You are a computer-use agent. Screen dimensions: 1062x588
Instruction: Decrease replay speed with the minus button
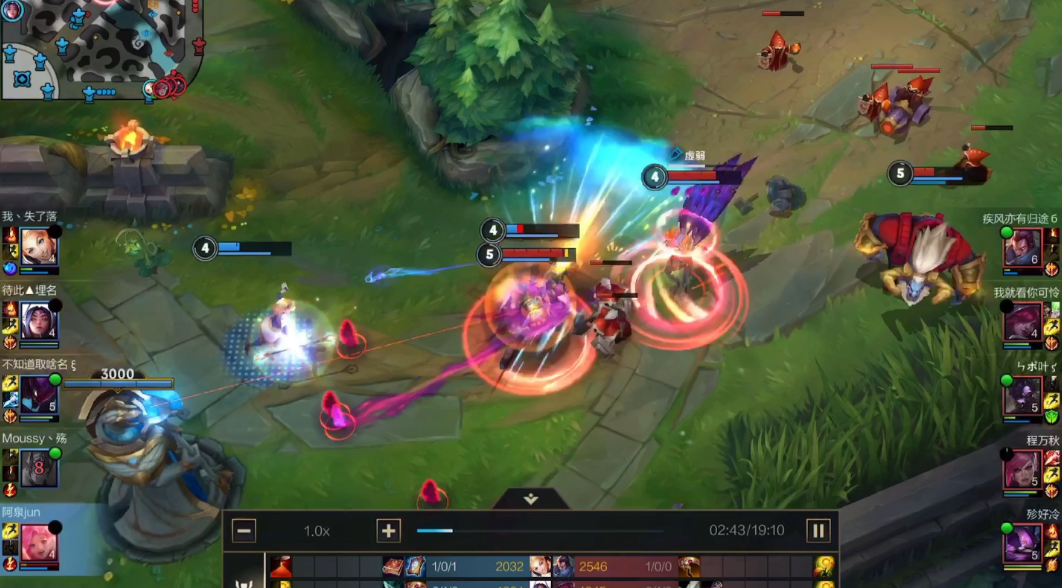click(x=244, y=531)
